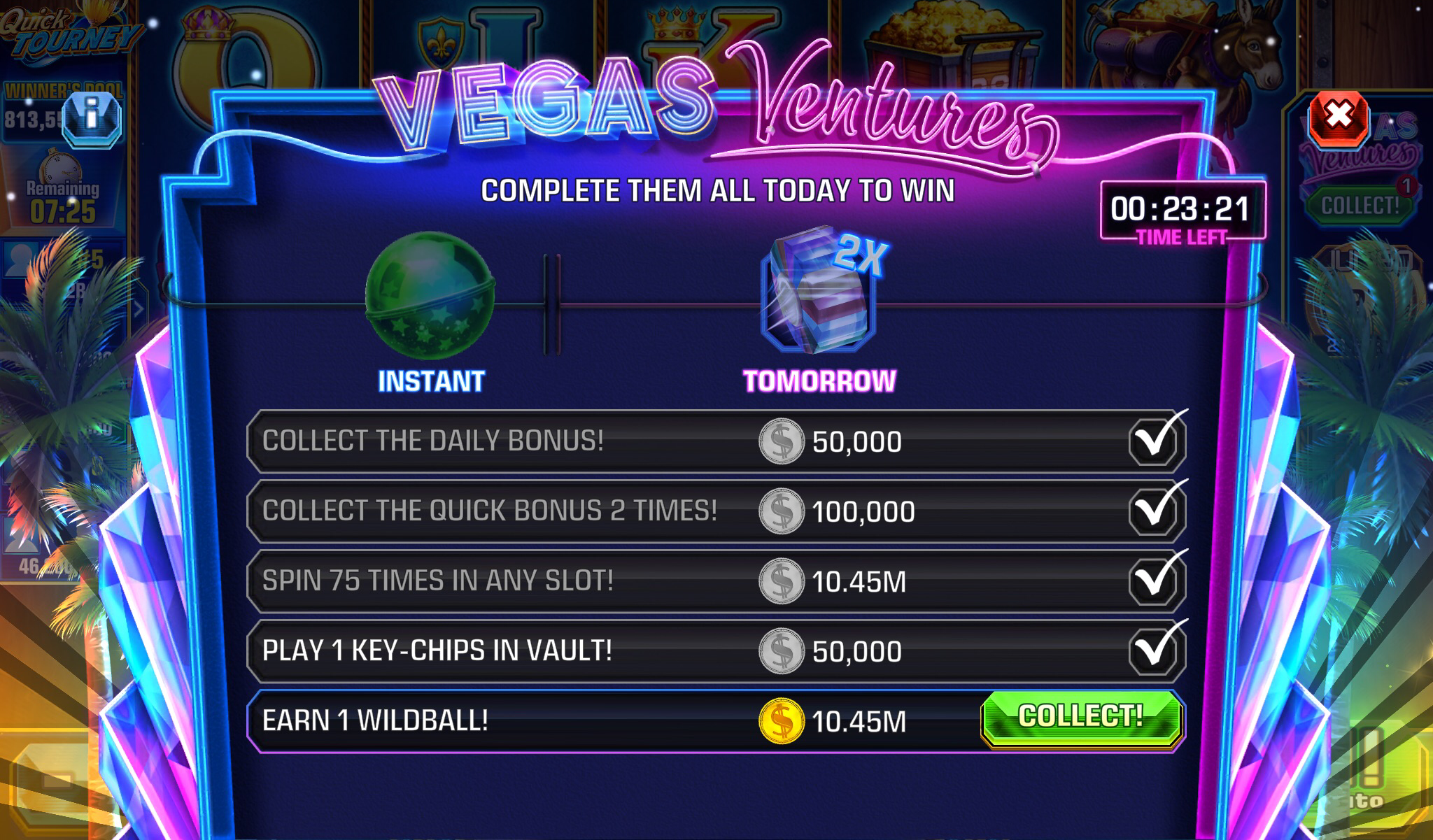Select the 2X Tomorrow reward chest

(x=819, y=294)
